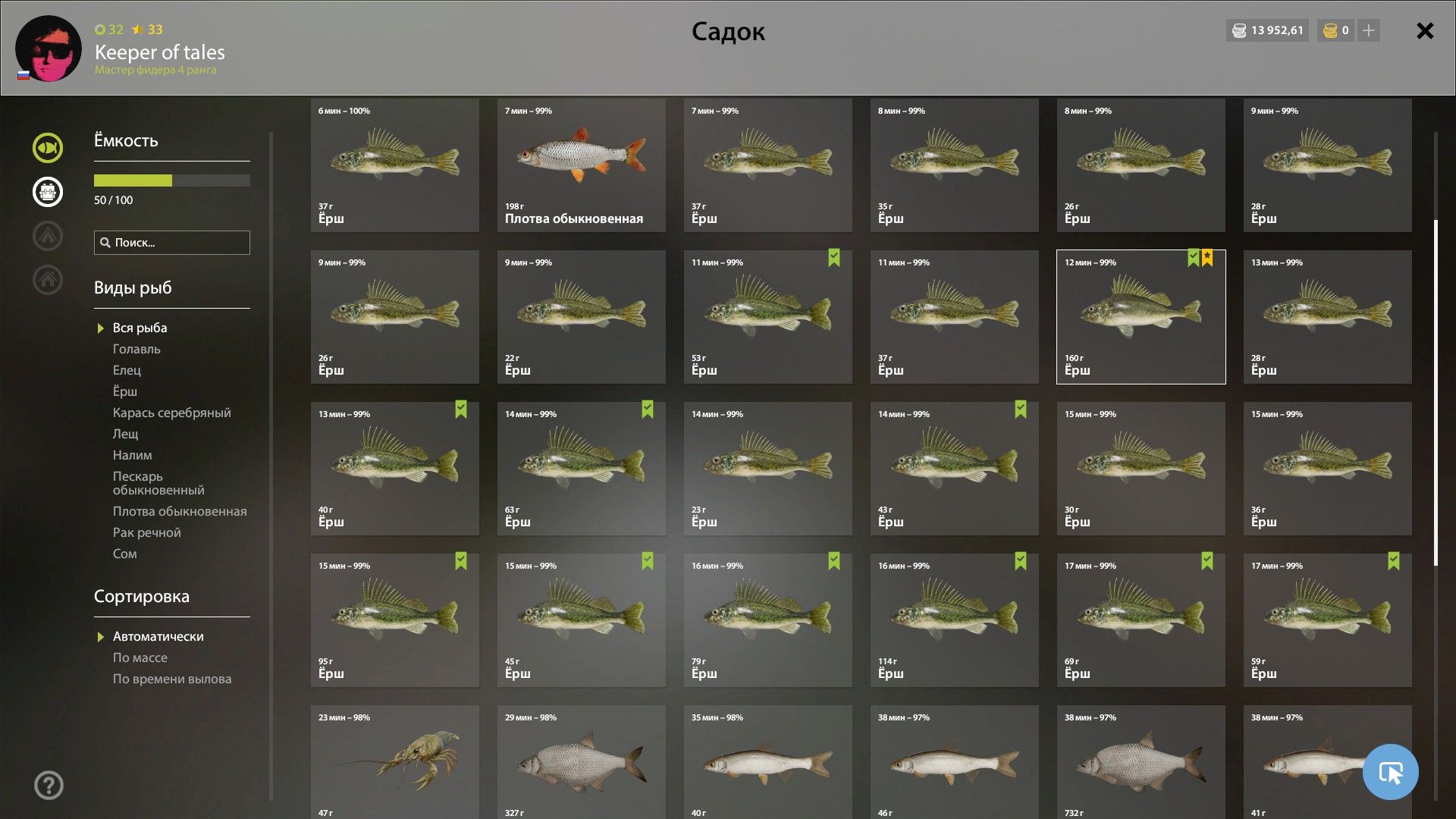
Task: Show only Карась серебряный fish
Action: click(171, 413)
